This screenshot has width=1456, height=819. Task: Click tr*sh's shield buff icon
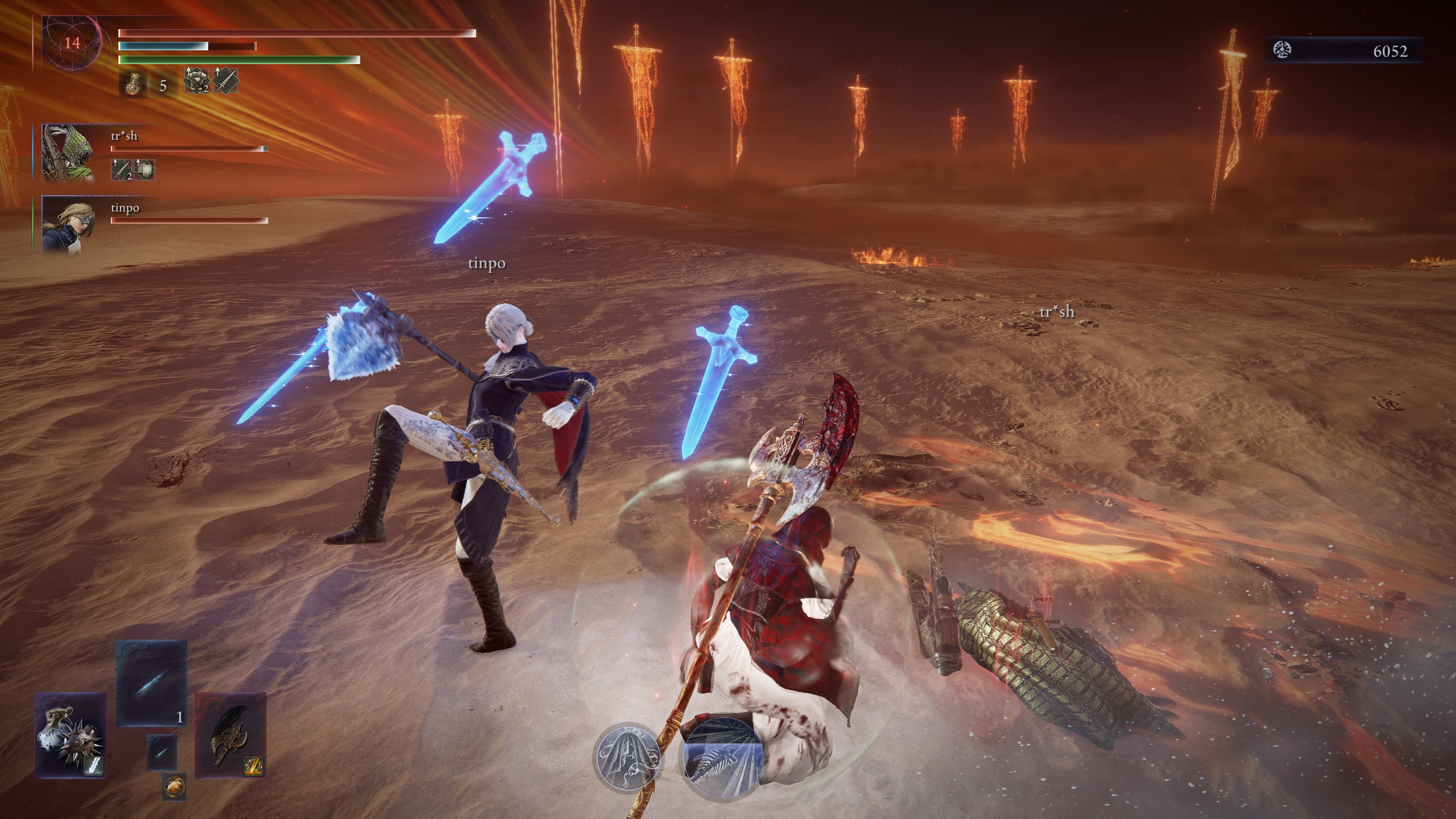pos(144,169)
